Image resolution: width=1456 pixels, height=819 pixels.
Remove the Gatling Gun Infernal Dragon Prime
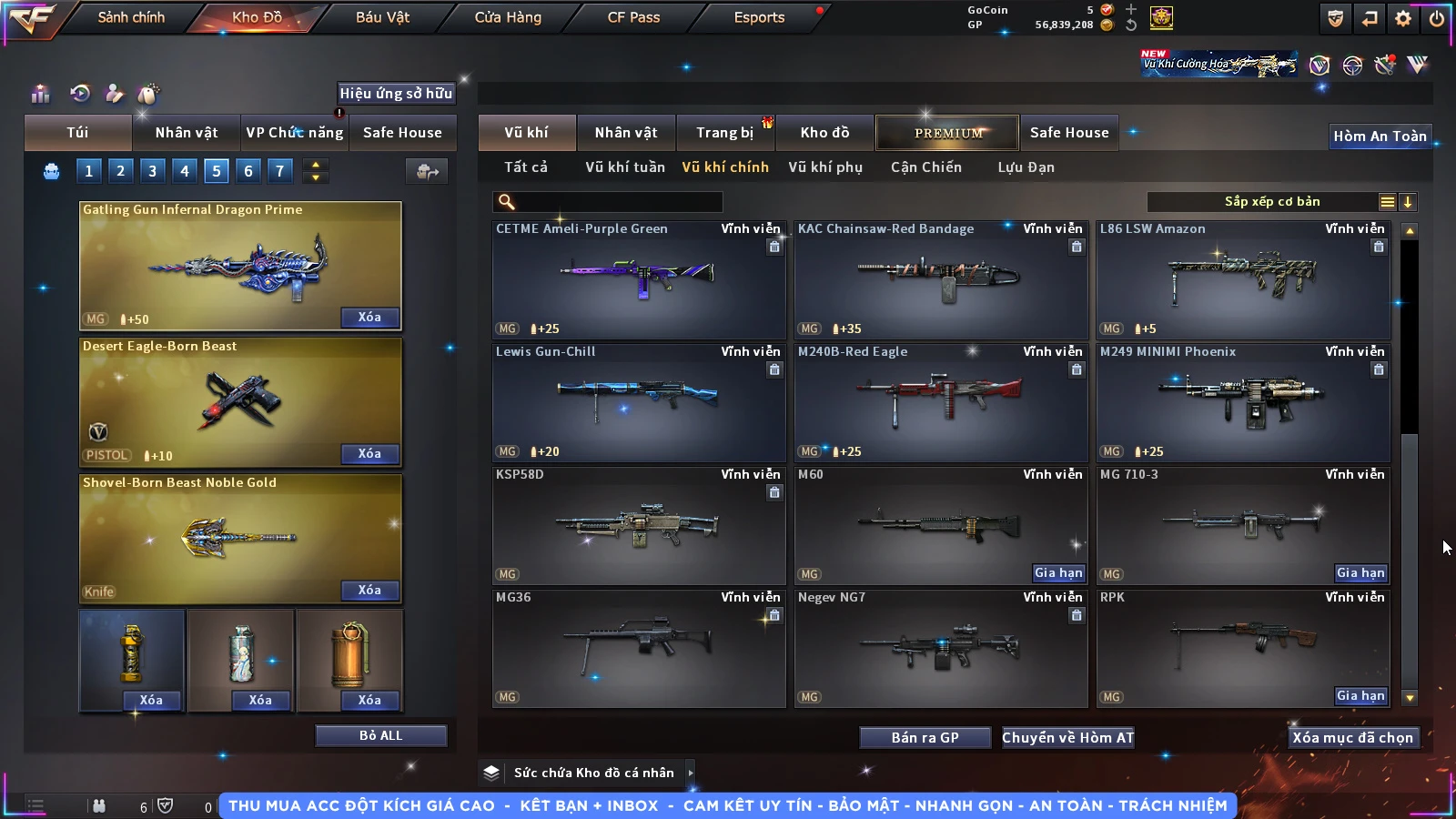[369, 318]
